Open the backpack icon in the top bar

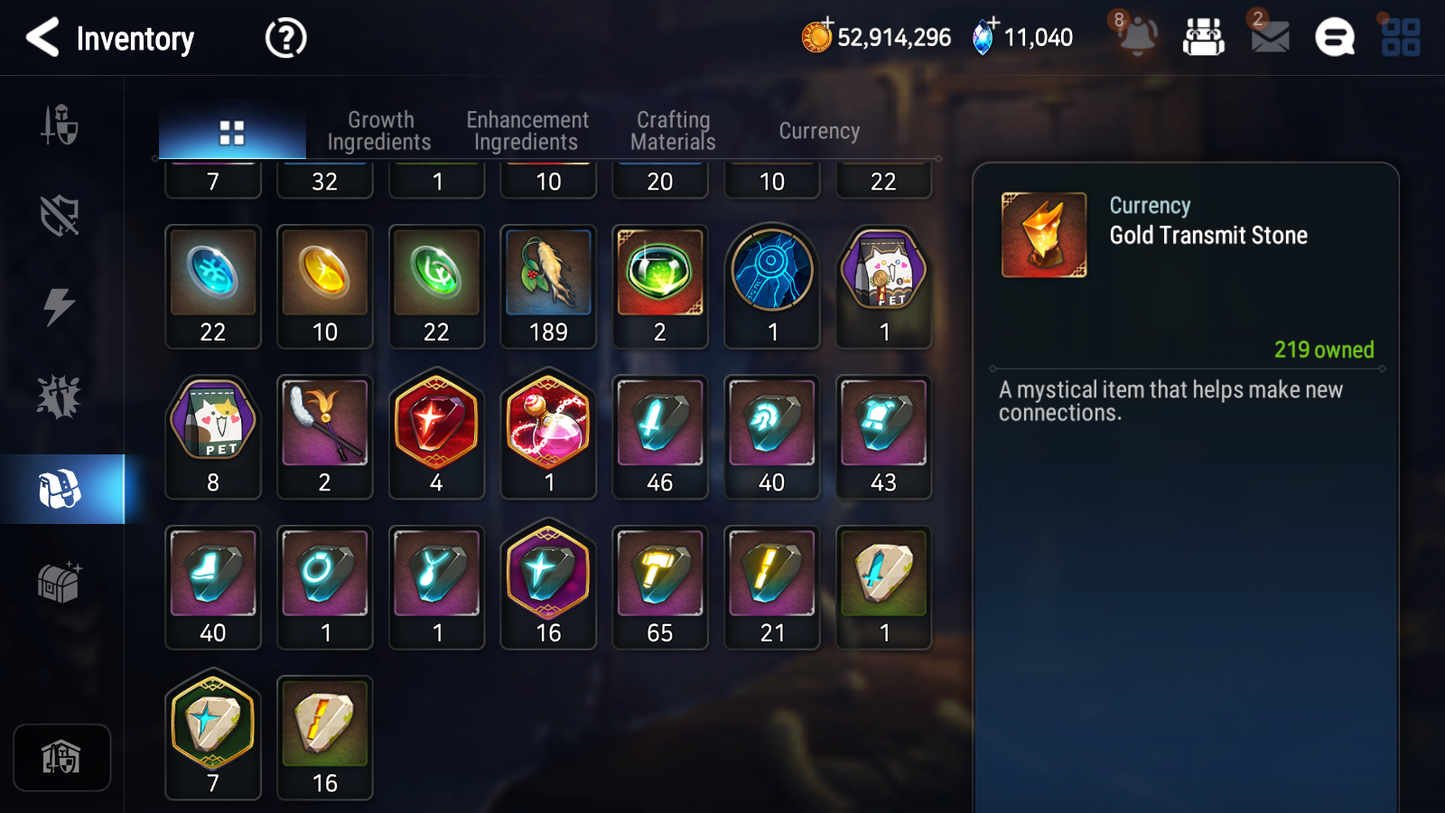pos(1203,35)
